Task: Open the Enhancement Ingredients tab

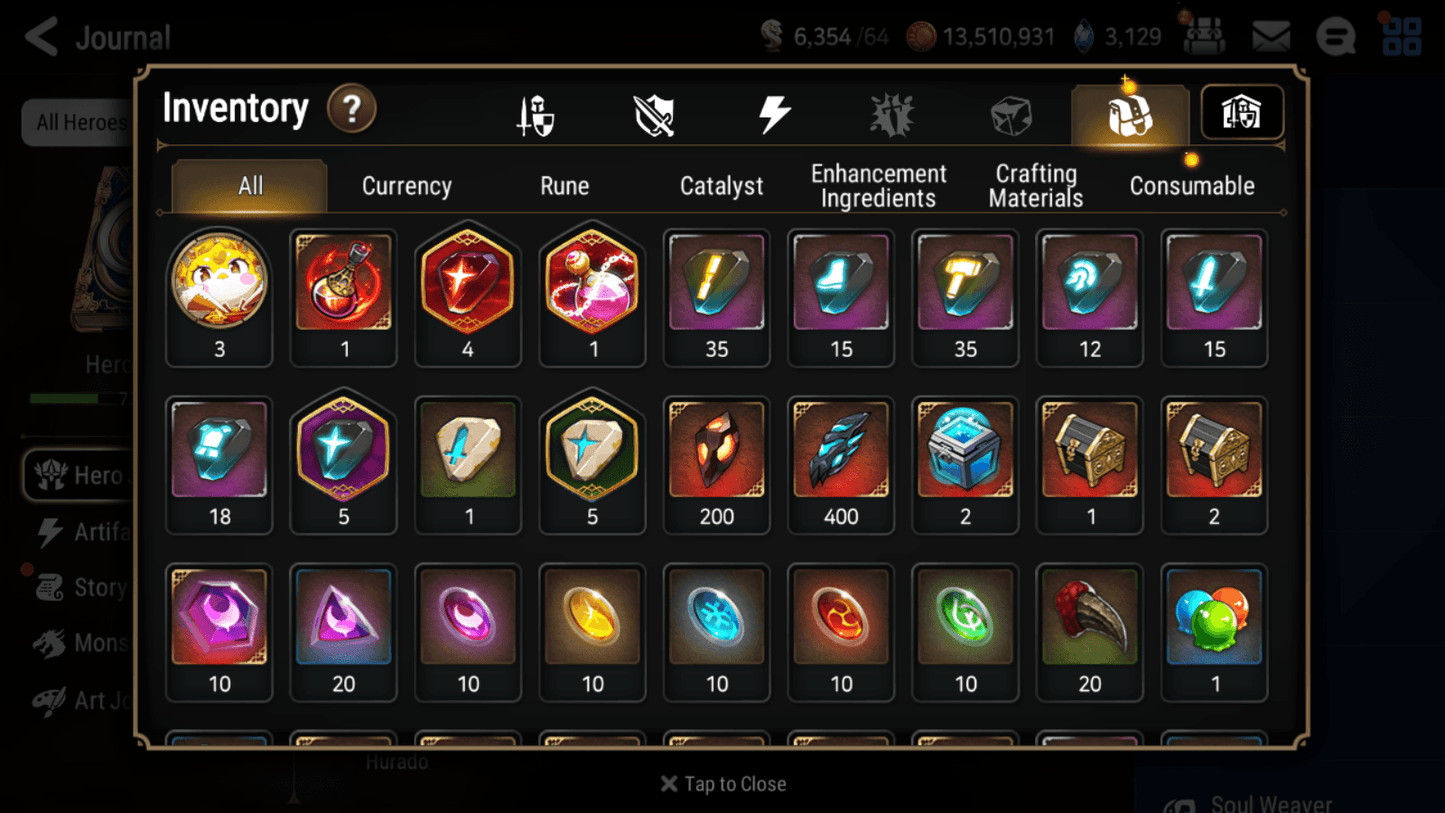Action: tap(878, 185)
